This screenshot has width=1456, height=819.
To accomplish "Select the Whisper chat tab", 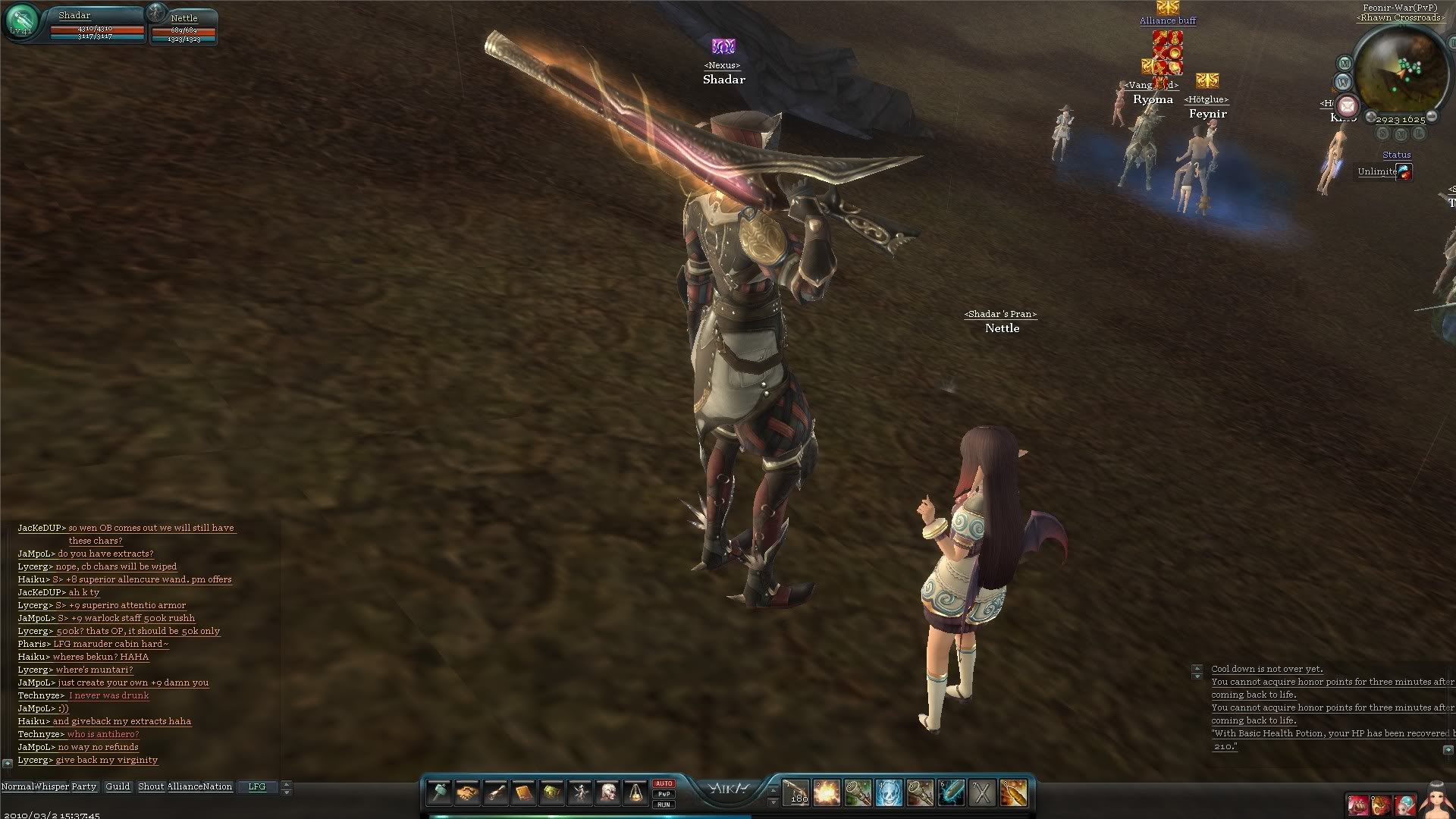I will pyautogui.click(x=51, y=786).
